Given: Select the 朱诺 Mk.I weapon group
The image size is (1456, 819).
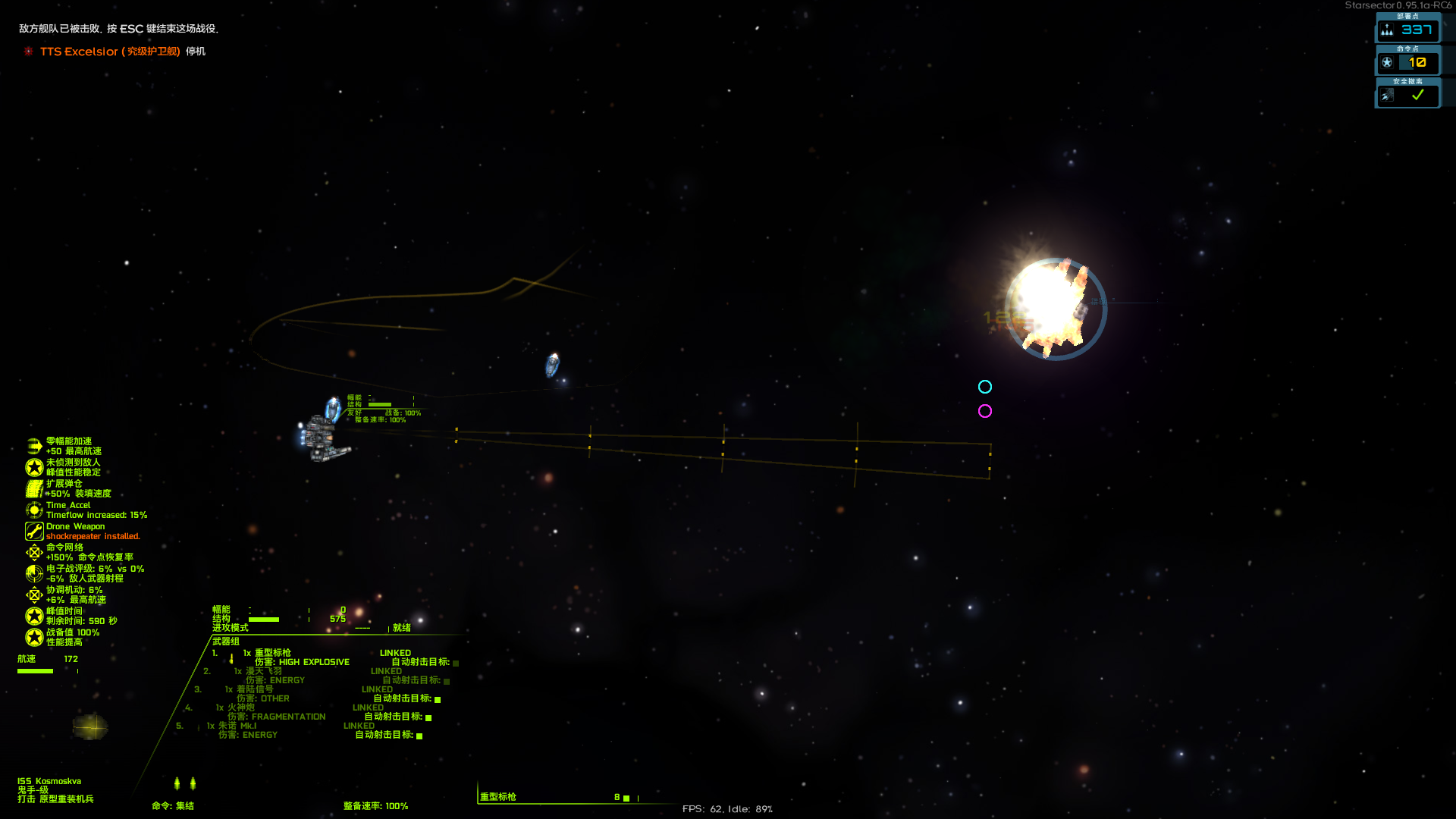Looking at the screenshot, I should (x=237, y=726).
